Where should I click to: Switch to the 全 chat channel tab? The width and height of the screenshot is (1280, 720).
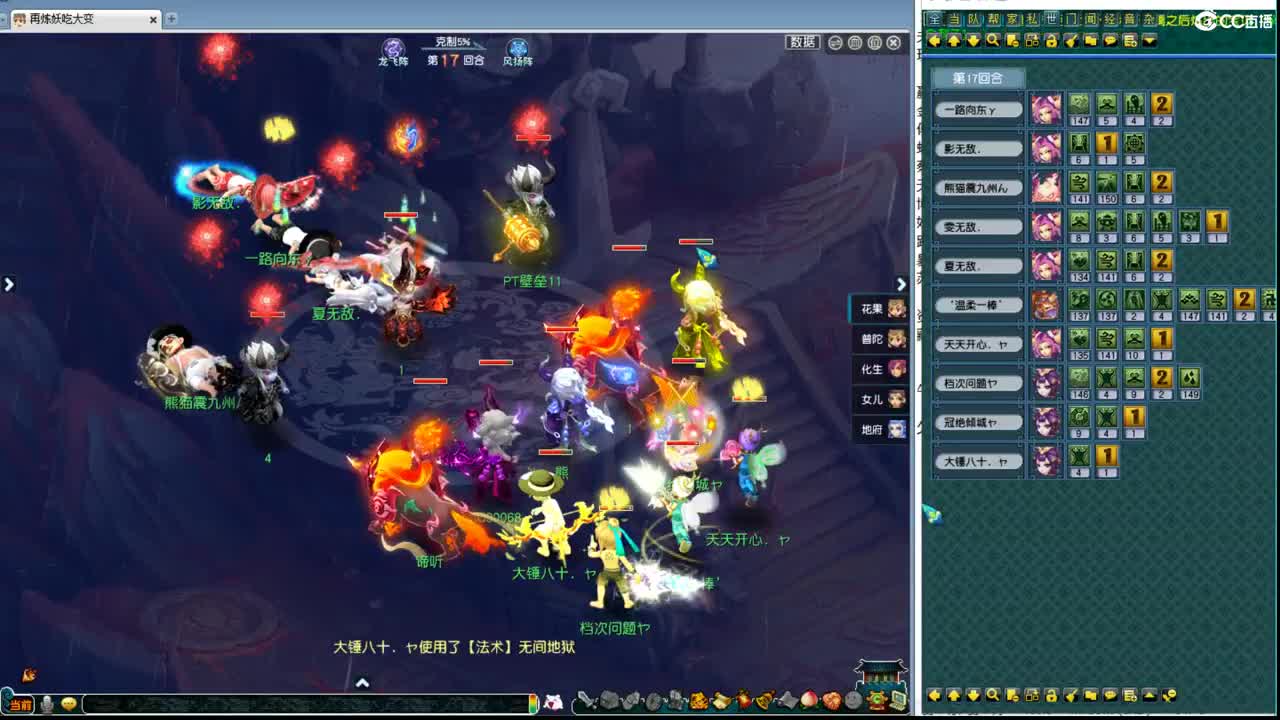point(934,18)
